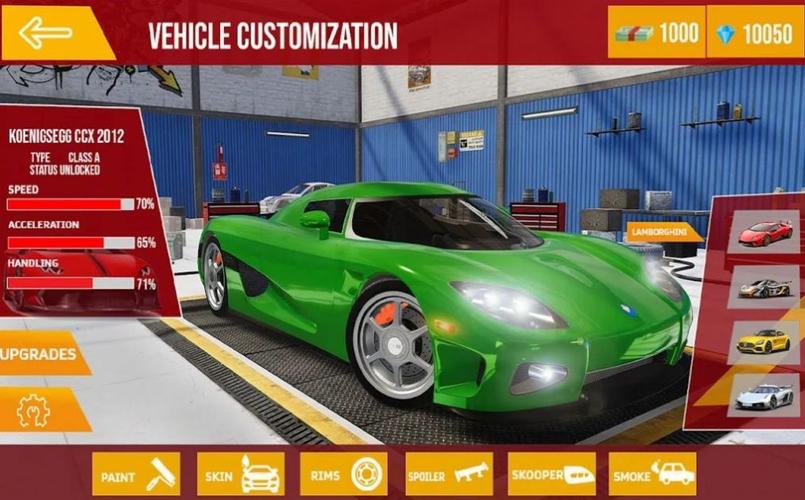Choose the Skin customization button
Image resolution: width=805 pixels, height=500 pixels.
(241, 473)
